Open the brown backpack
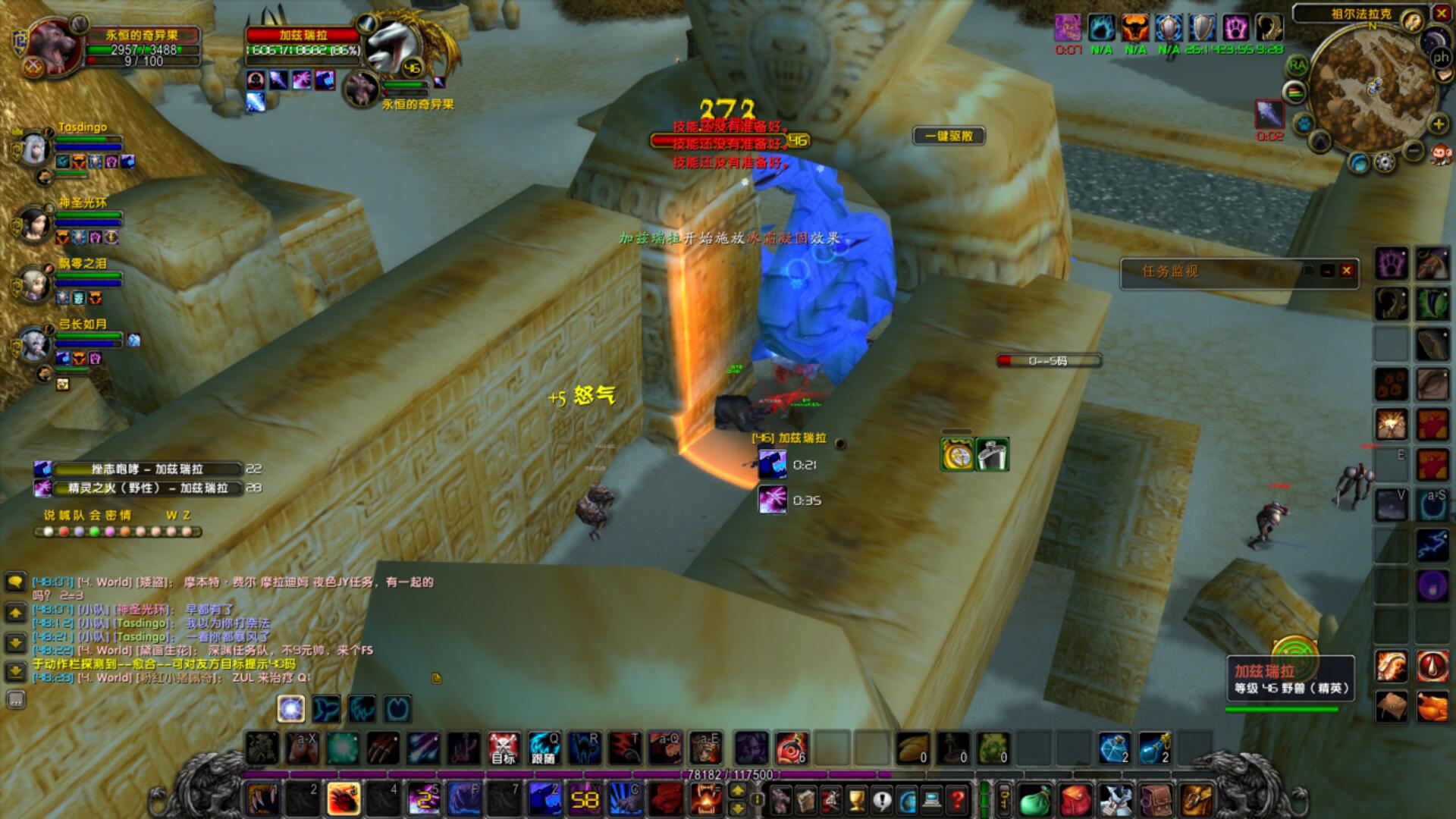Screen dimensions: 1456x819 [x=1156, y=799]
